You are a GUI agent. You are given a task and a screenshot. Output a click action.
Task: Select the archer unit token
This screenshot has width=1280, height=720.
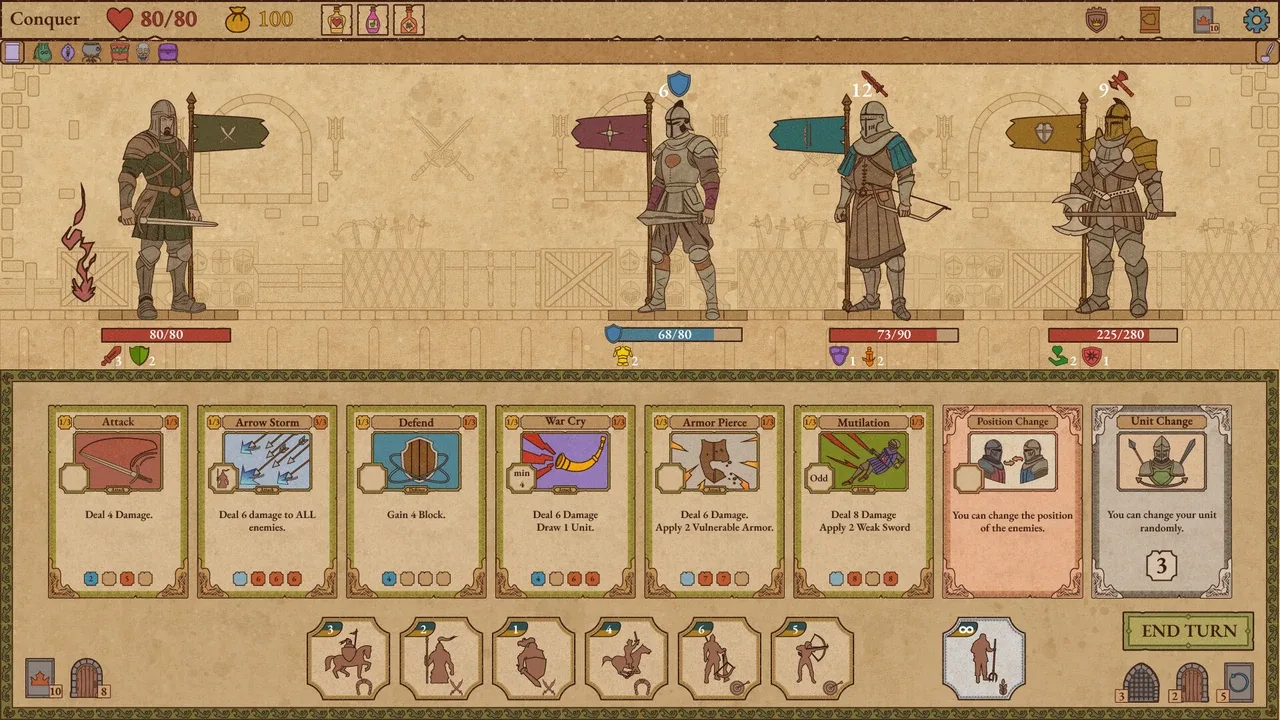tap(812, 658)
